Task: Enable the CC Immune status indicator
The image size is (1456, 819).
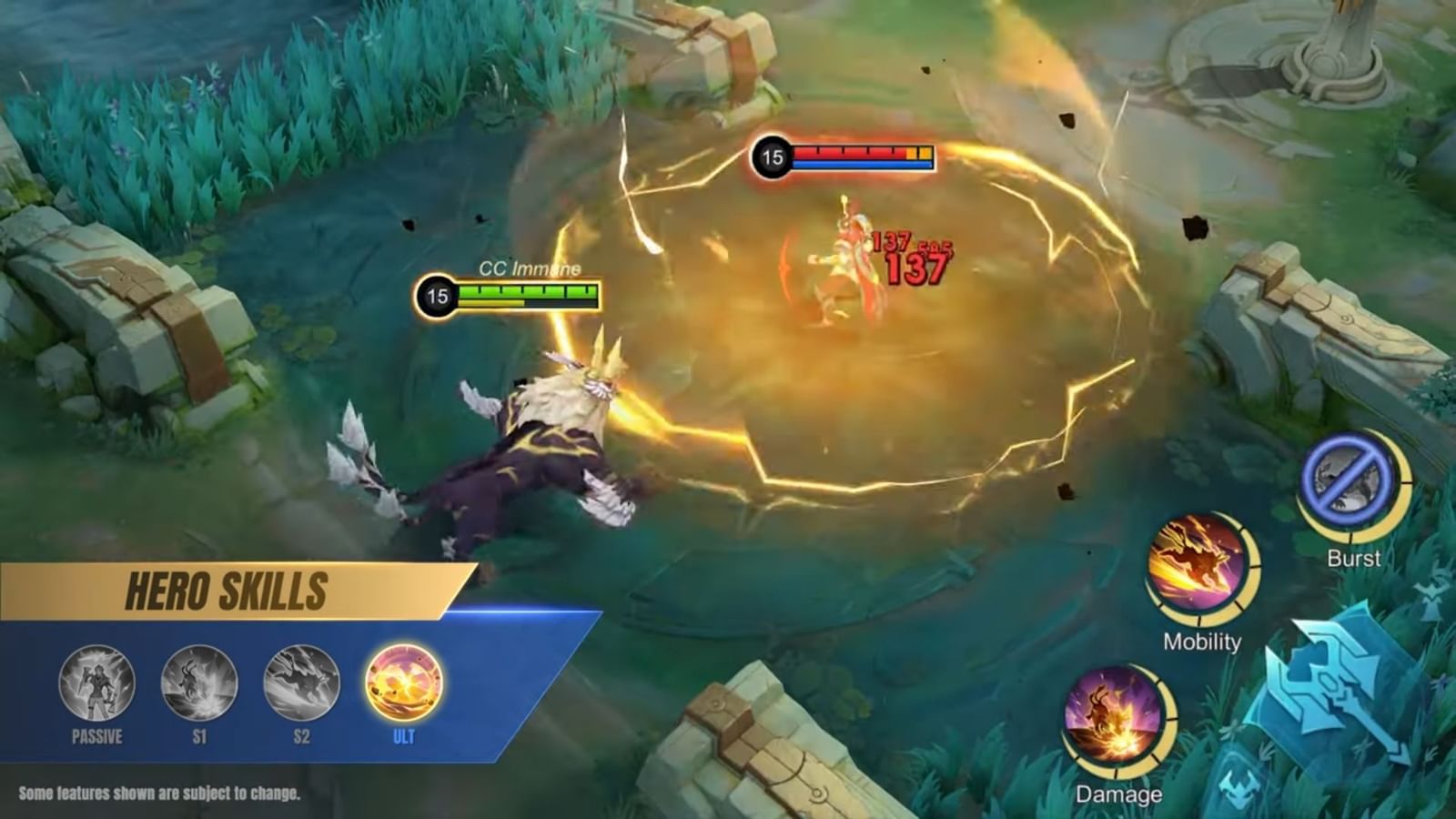Action: (529, 268)
